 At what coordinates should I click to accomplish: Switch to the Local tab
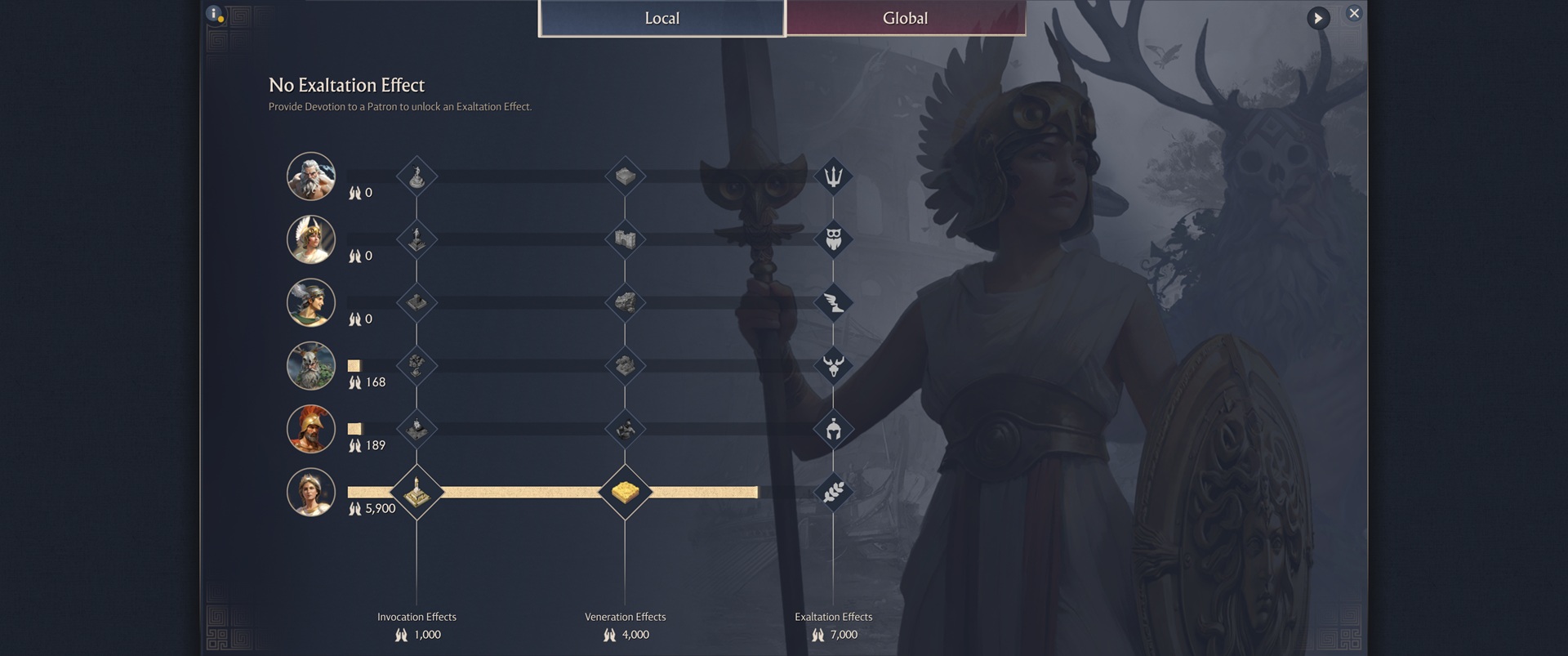(660, 18)
